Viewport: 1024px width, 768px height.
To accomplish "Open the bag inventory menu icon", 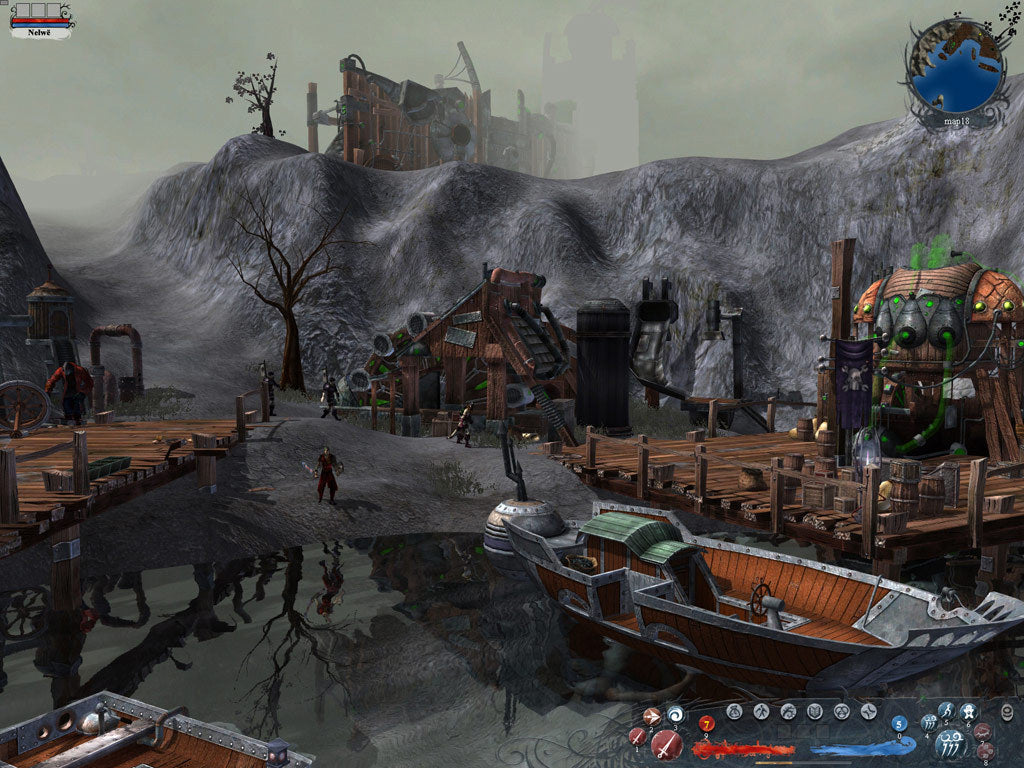I will tap(734, 712).
